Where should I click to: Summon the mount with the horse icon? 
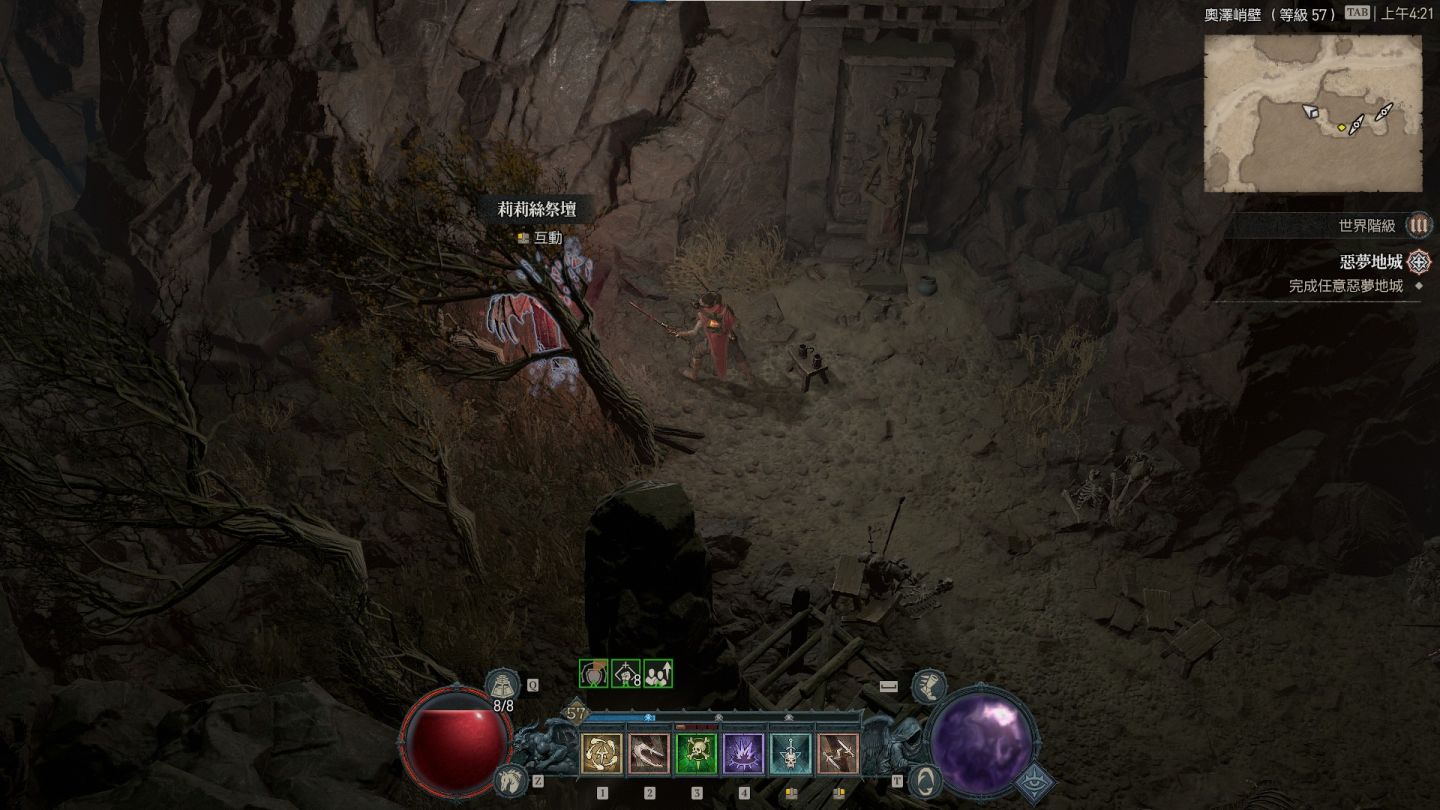pyautogui.click(x=510, y=779)
